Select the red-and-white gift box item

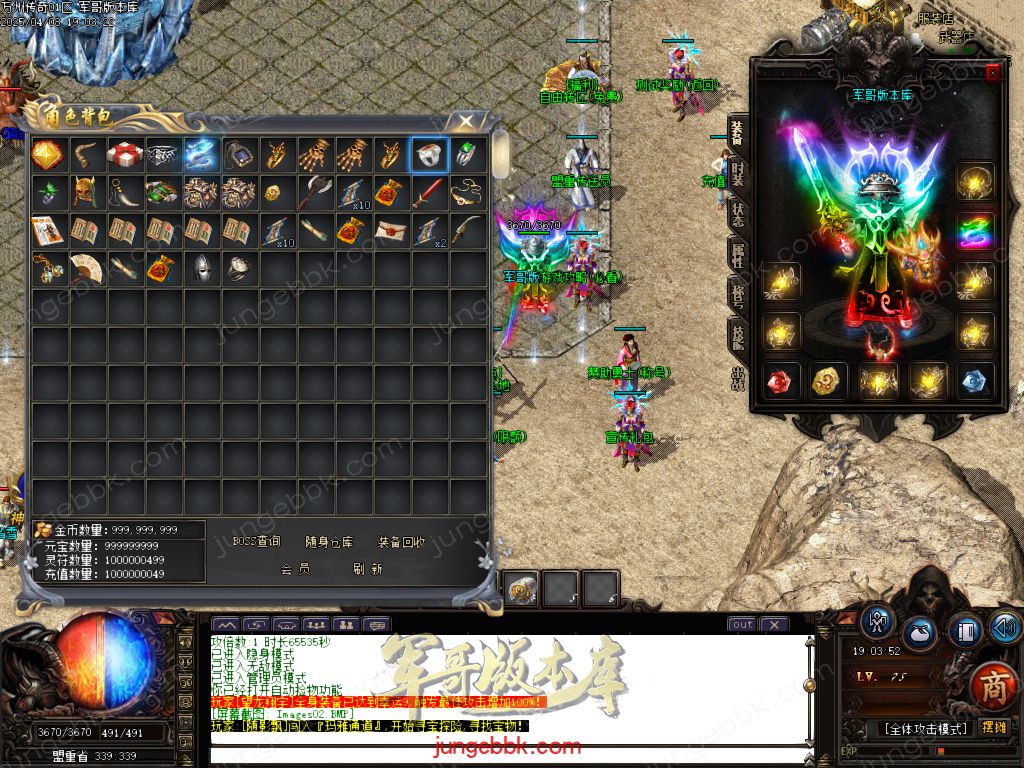[x=125, y=154]
